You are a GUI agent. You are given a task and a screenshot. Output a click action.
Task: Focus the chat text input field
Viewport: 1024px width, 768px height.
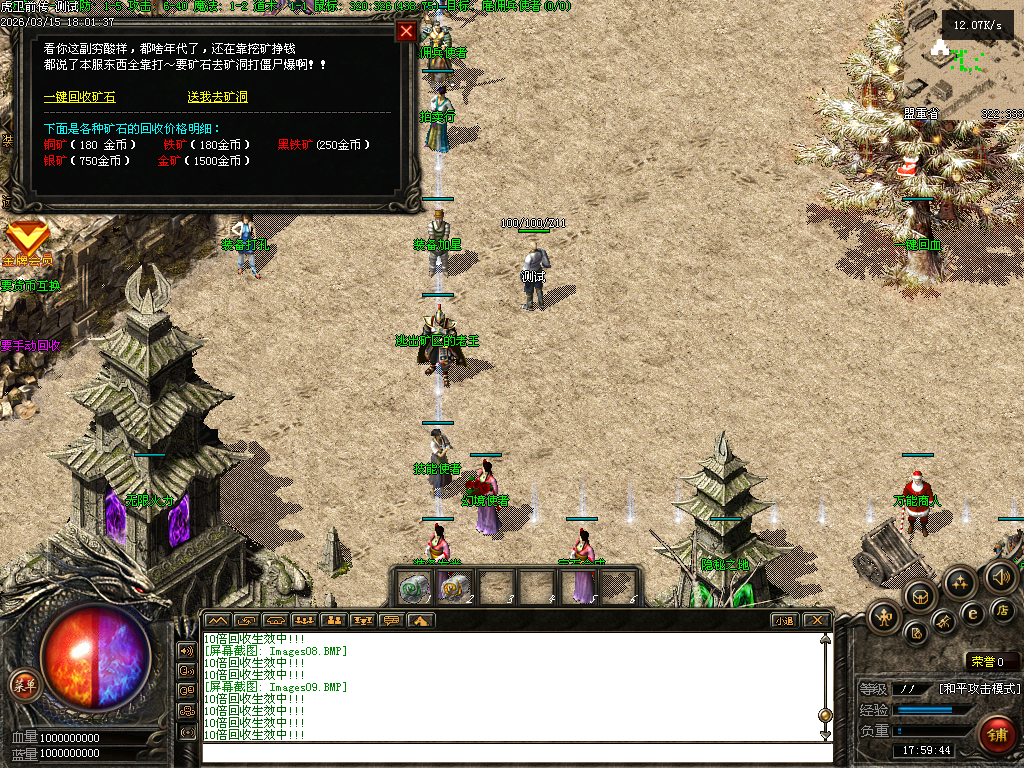point(510,752)
